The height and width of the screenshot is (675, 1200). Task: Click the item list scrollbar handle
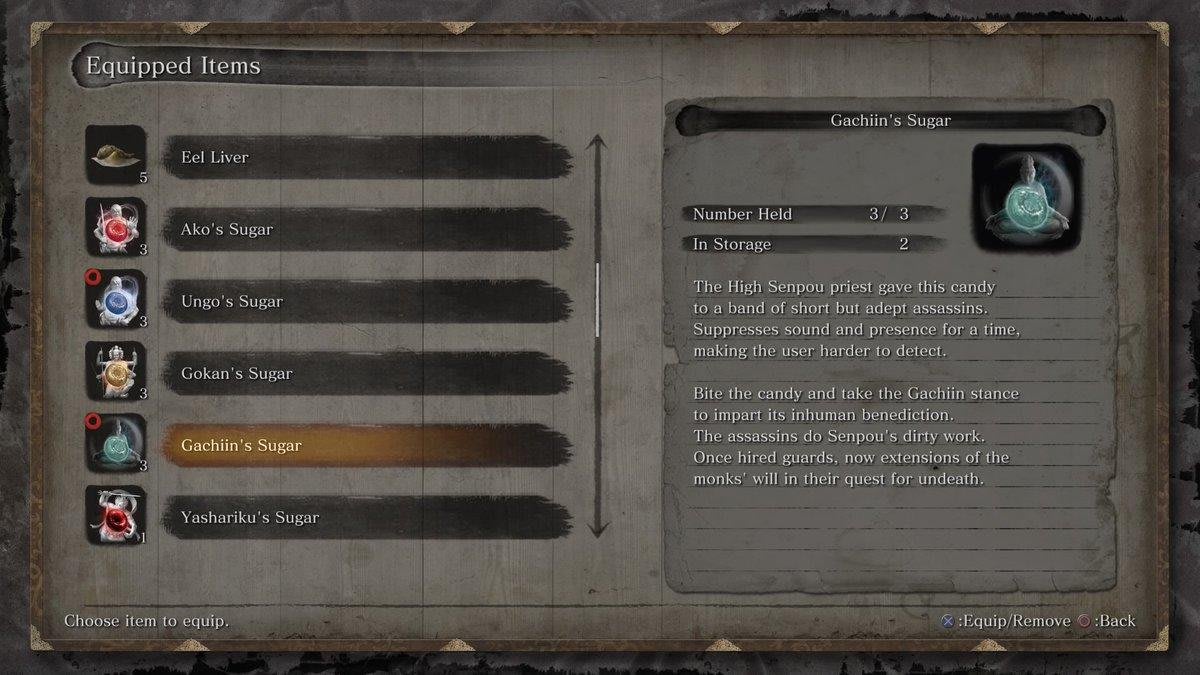[597, 300]
